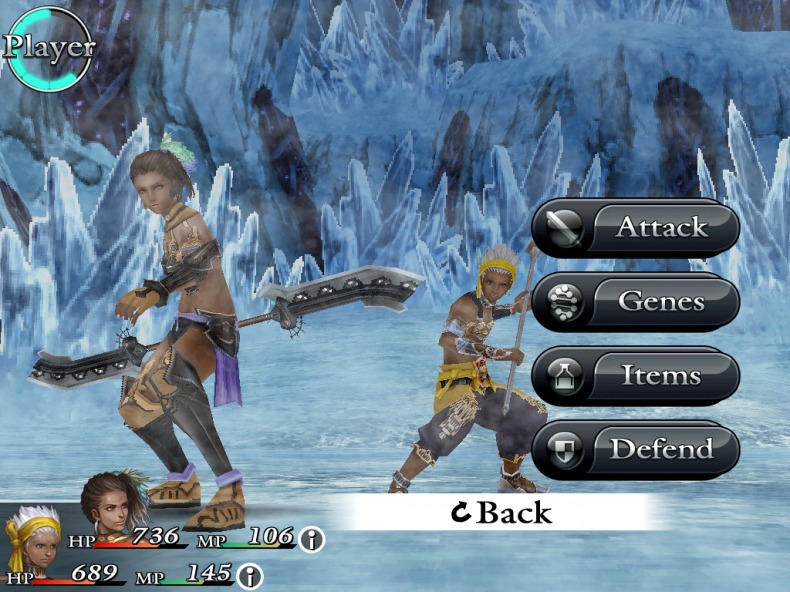
Task: Choose the Attack command
Action: click(636, 228)
